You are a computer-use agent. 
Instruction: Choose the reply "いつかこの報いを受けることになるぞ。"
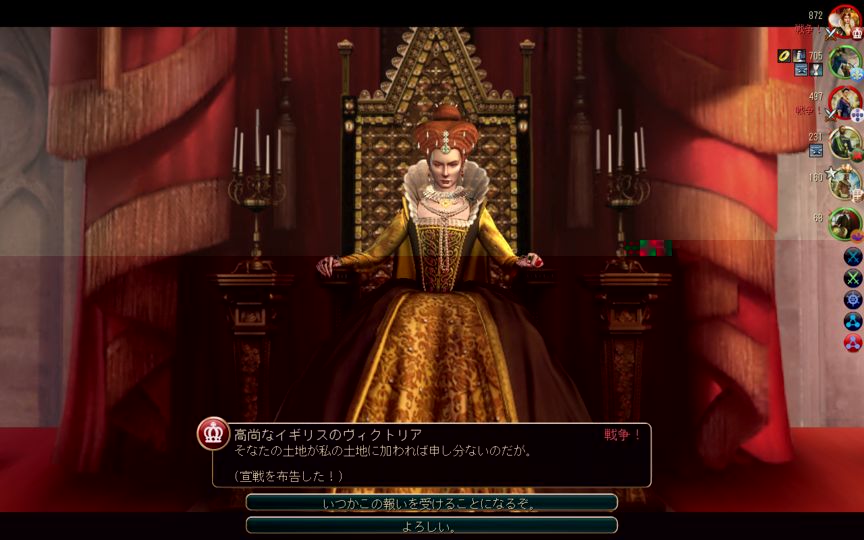click(431, 503)
